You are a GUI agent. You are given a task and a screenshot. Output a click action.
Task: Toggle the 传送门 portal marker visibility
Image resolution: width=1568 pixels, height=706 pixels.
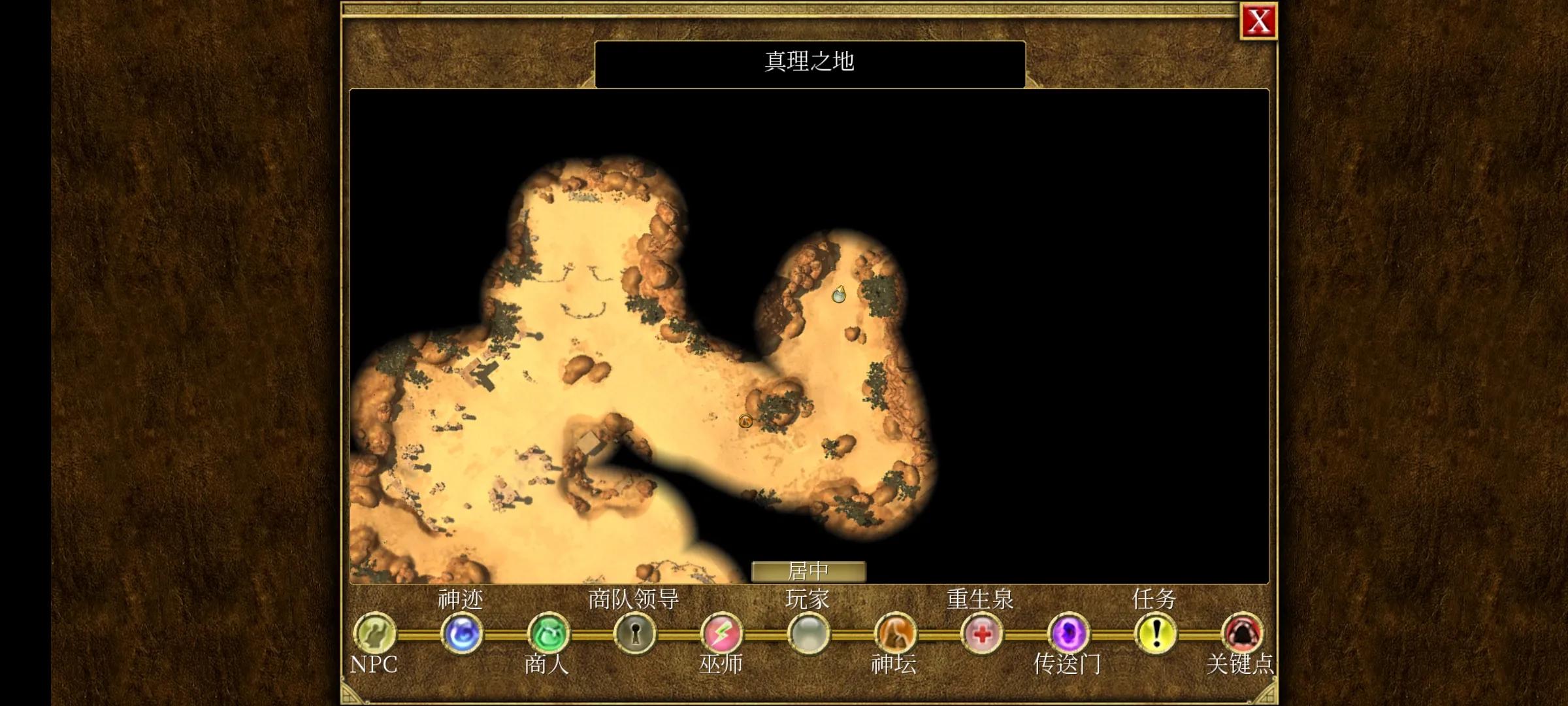(x=1068, y=633)
